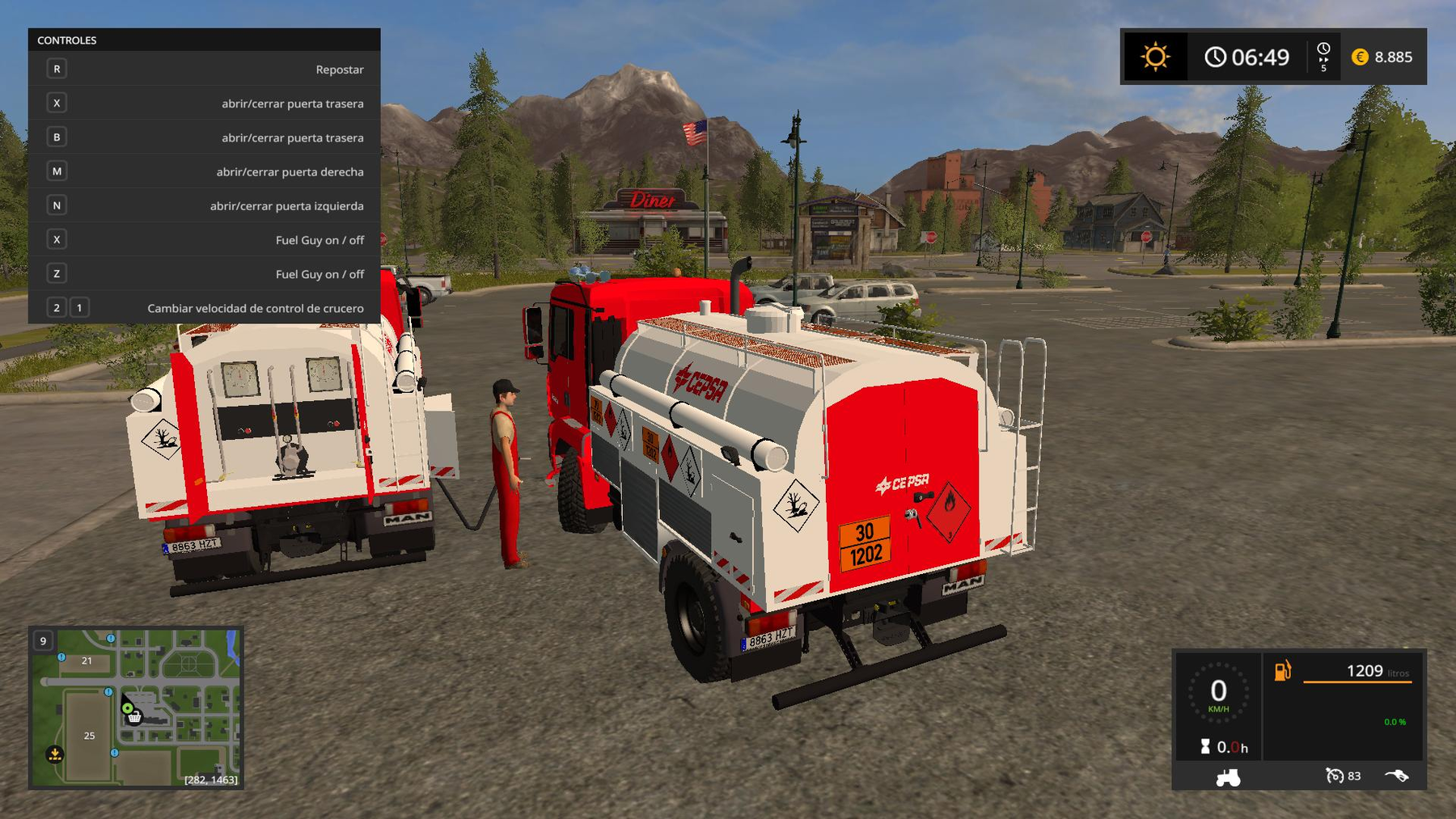This screenshot has height=819, width=1456.
Task: Select the tractor vehicle icon
Action: tap(1228, 777)
